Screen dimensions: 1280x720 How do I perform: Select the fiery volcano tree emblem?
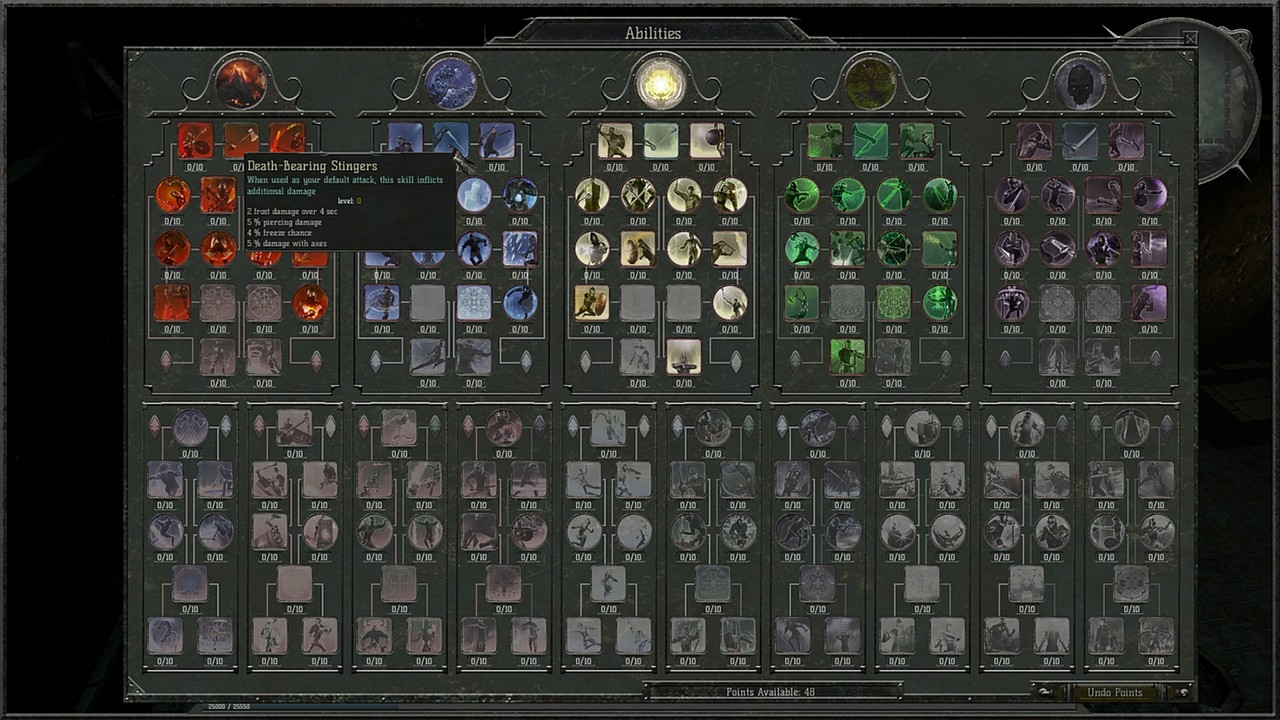241,82
